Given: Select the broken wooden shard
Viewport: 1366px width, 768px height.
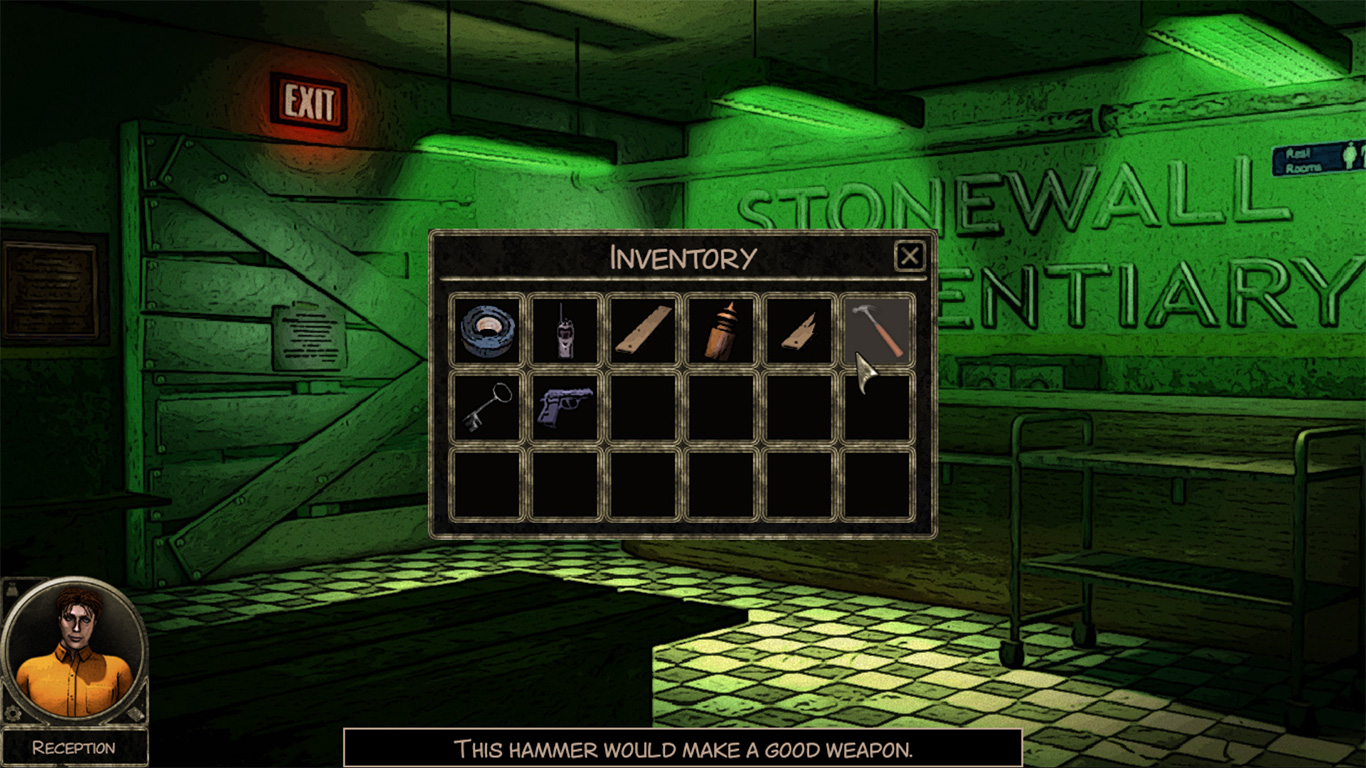Looking at the screenshot, I should (798, 330).
